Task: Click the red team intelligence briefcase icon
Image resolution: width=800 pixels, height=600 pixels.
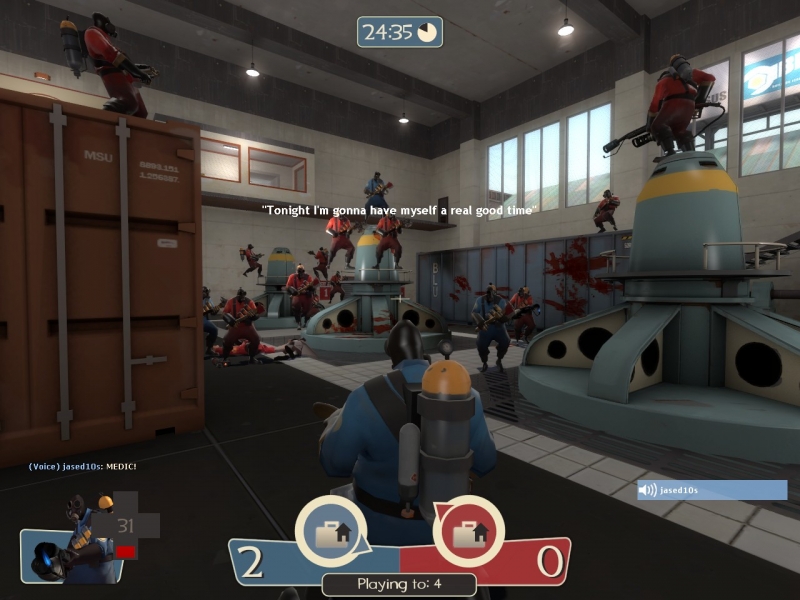Action: 467,532
